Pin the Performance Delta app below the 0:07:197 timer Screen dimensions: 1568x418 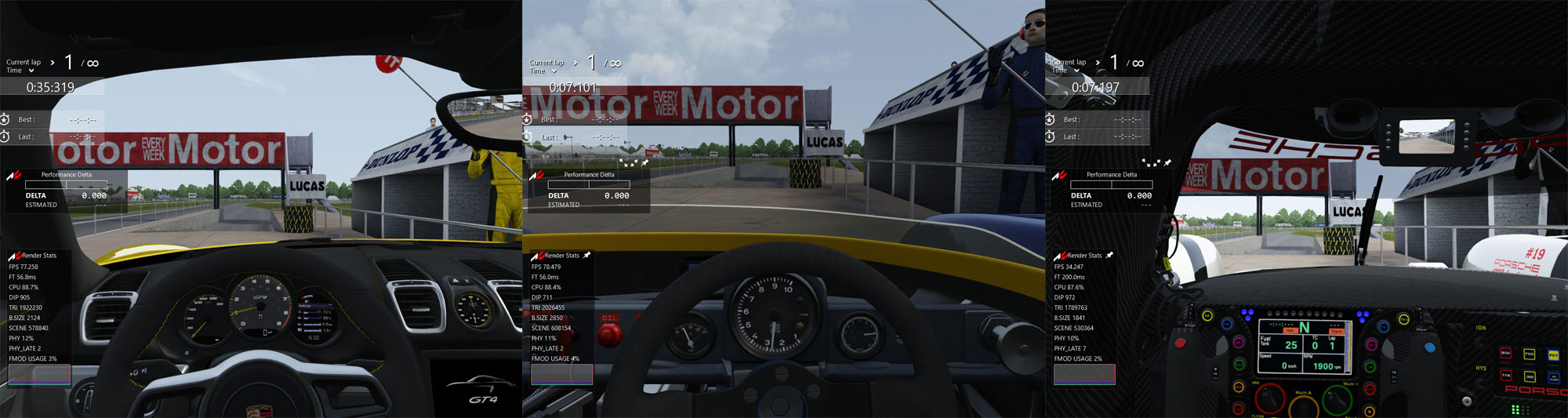coord(1167,162)
